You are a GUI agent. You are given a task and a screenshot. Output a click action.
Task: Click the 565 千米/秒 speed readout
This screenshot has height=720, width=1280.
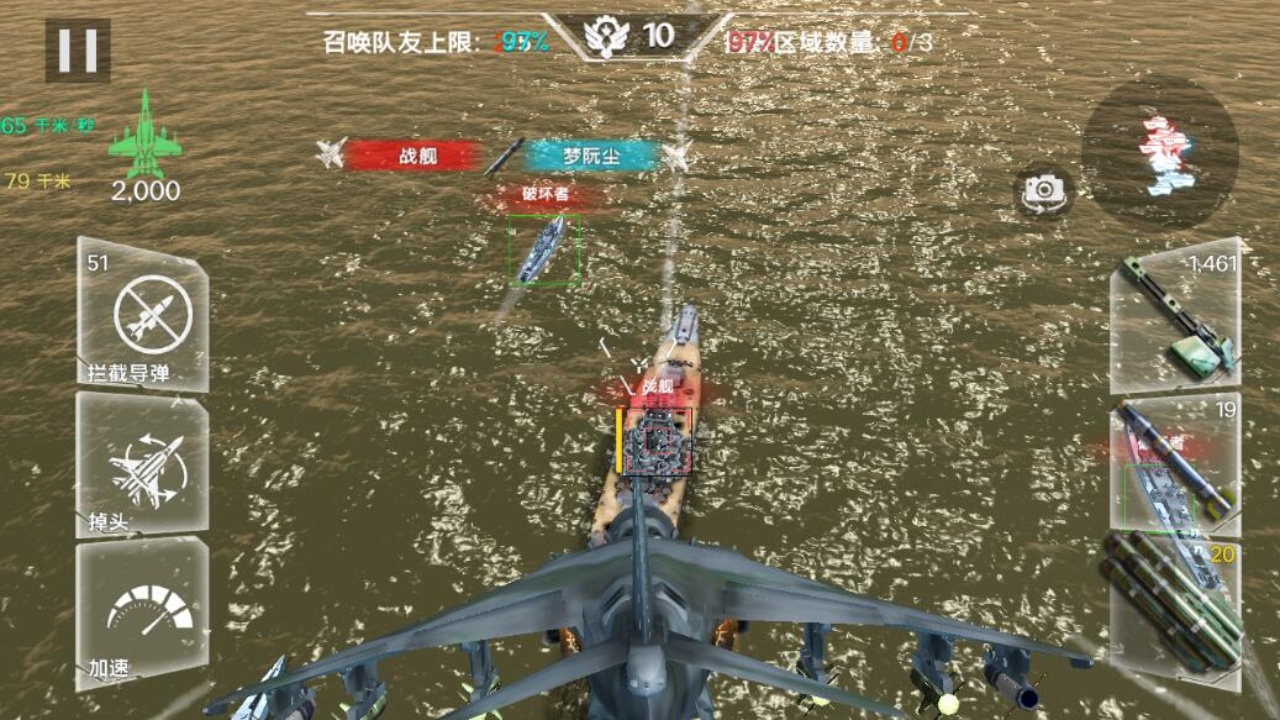pos(42,125)
